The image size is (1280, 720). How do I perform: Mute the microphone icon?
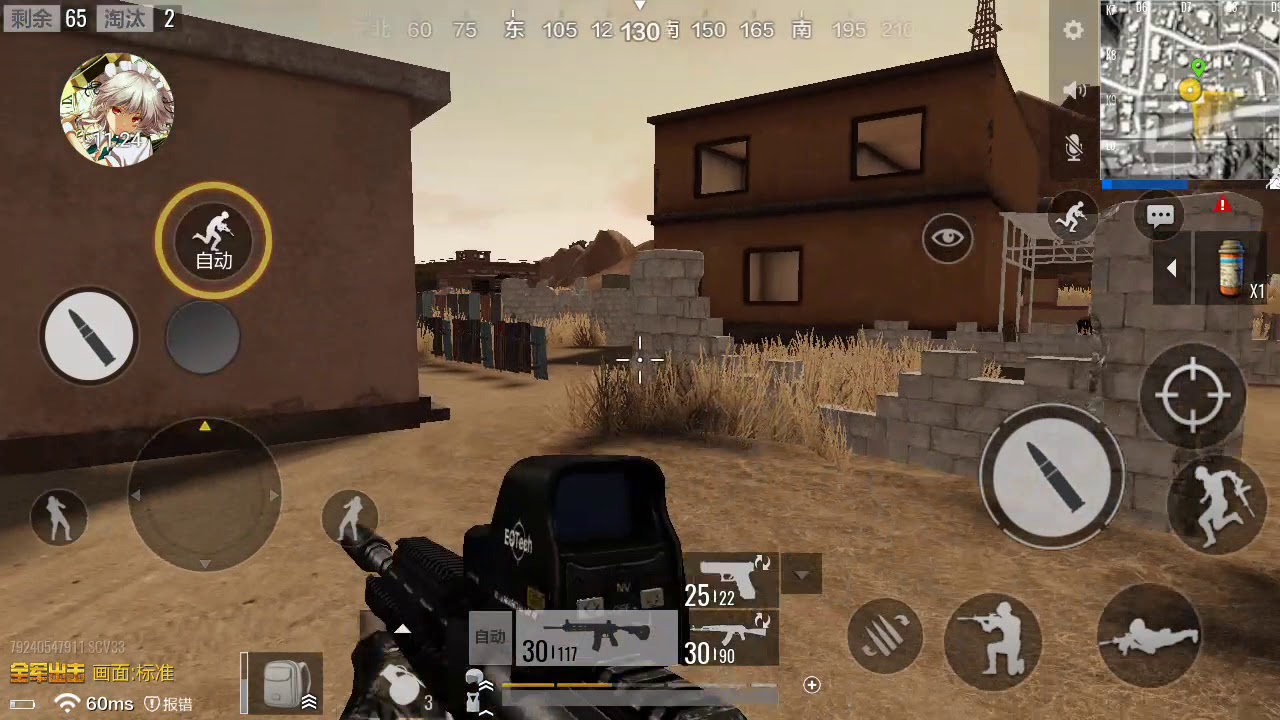pyautogui.click(x=1073, y=146)
